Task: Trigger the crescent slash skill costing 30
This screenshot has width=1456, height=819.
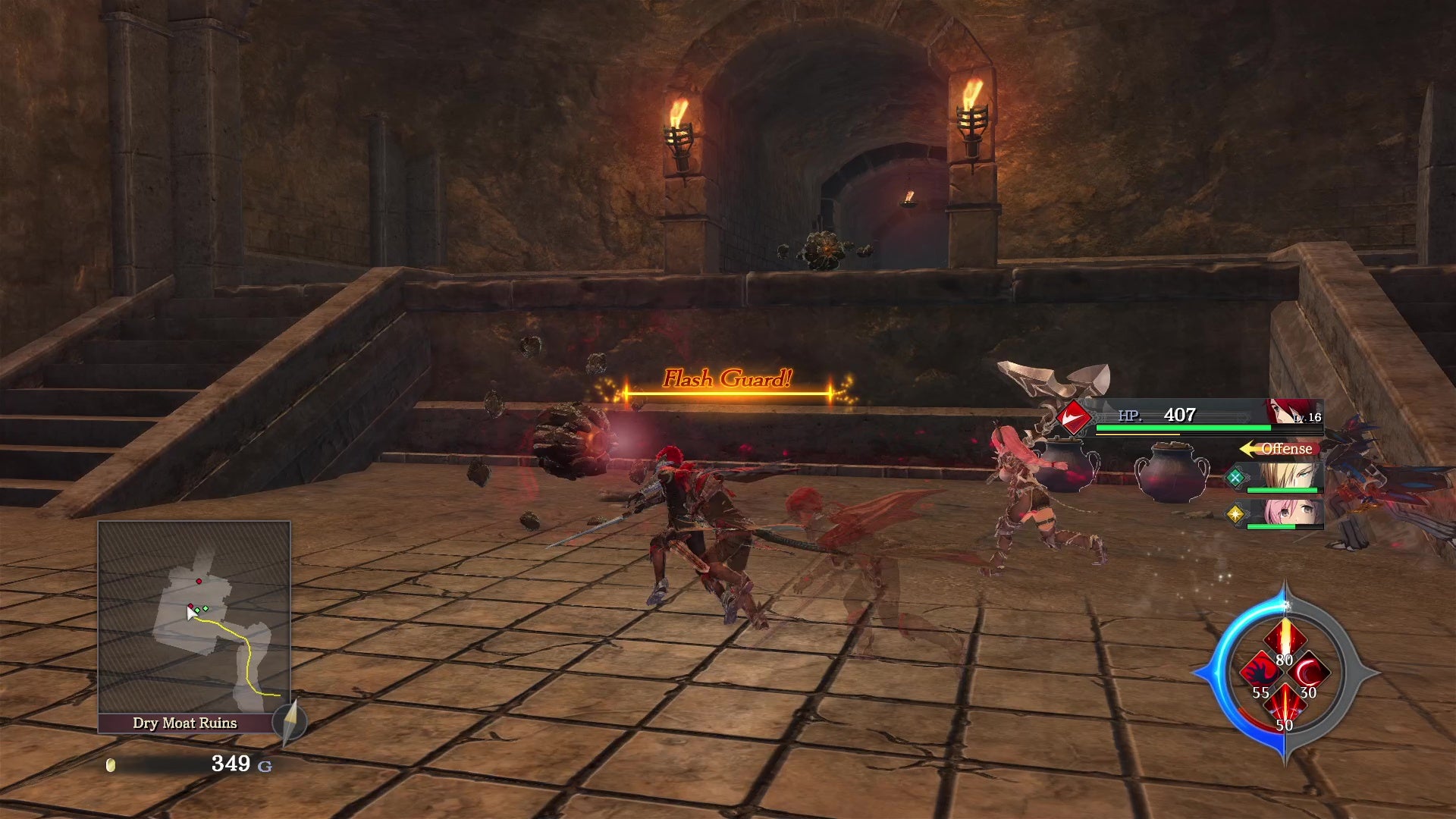Action: (x=1310, y=672)
